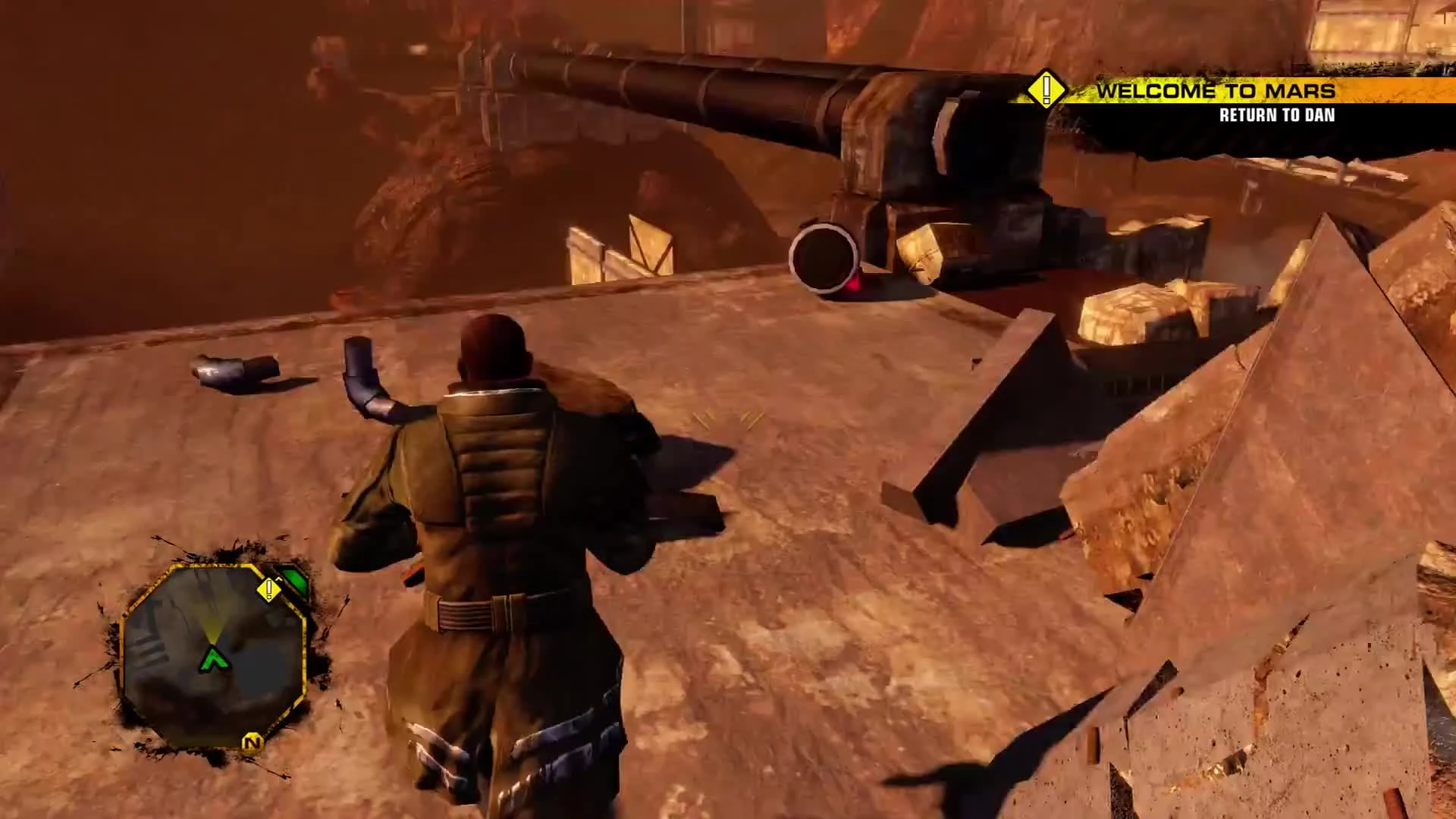Click the exclamation mission marker on the minimap

click(x=269, y=589)
